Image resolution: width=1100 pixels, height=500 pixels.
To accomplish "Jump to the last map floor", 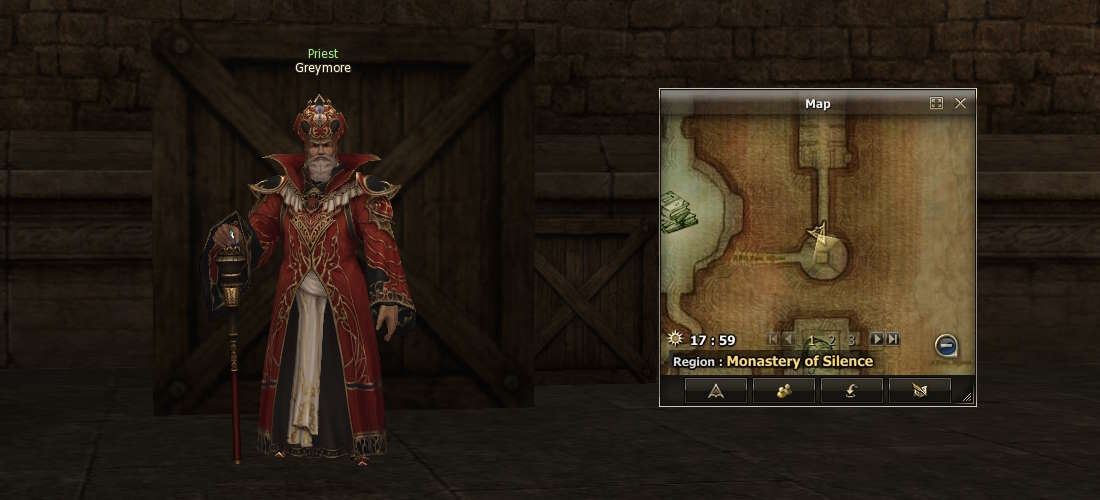I will click(892, 340).
